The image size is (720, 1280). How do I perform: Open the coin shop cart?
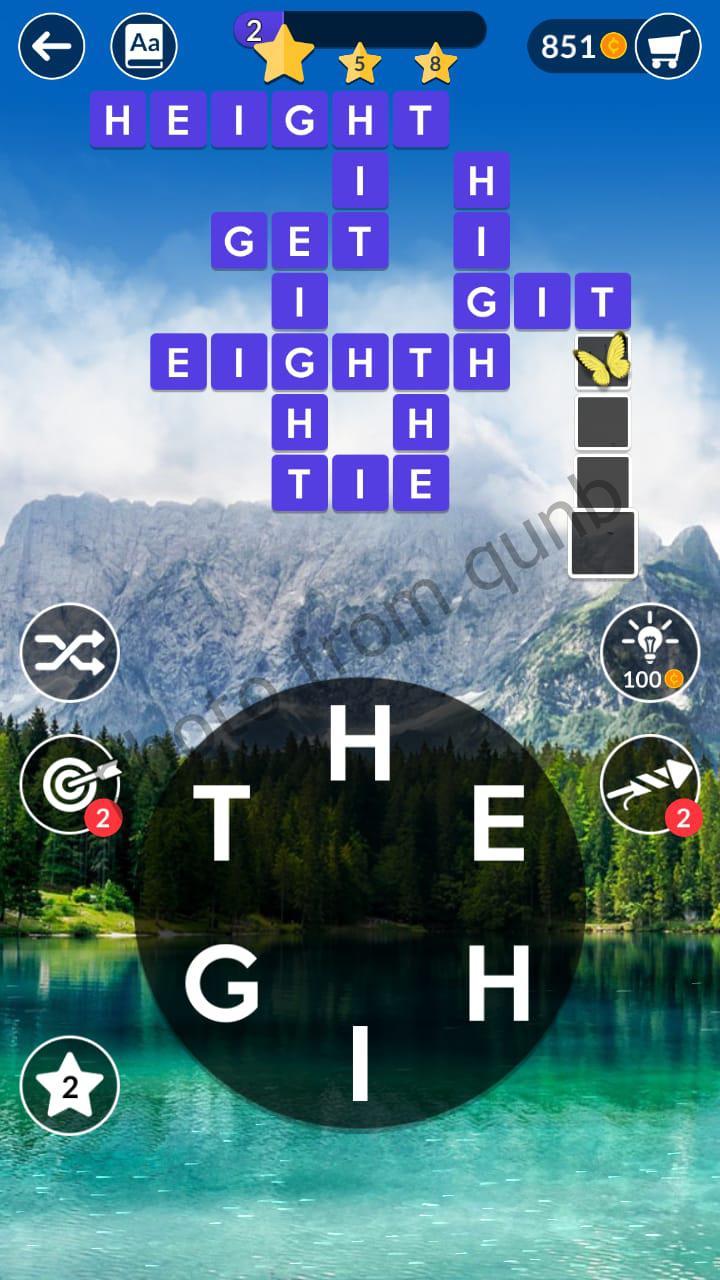click(x=667, y=46)
